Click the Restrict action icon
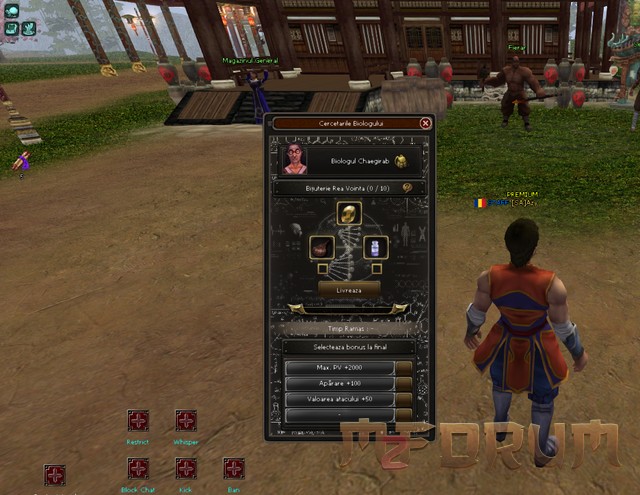 tap(137, 421)
